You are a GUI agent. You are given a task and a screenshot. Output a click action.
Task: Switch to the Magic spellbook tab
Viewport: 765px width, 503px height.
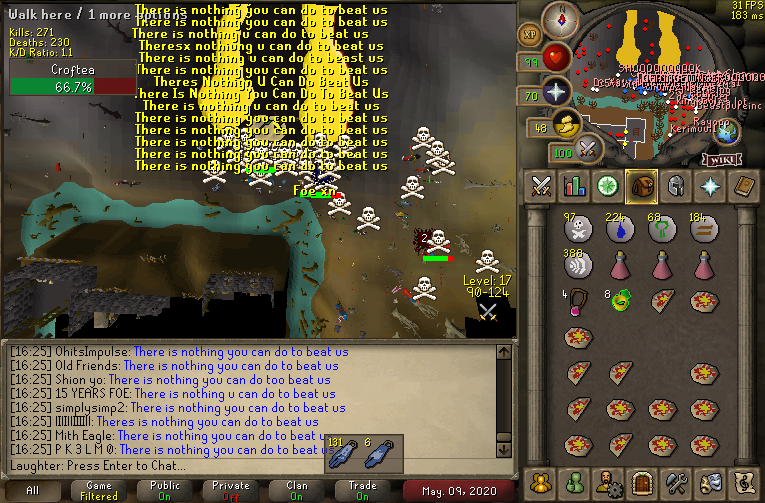tap(743, 185)
